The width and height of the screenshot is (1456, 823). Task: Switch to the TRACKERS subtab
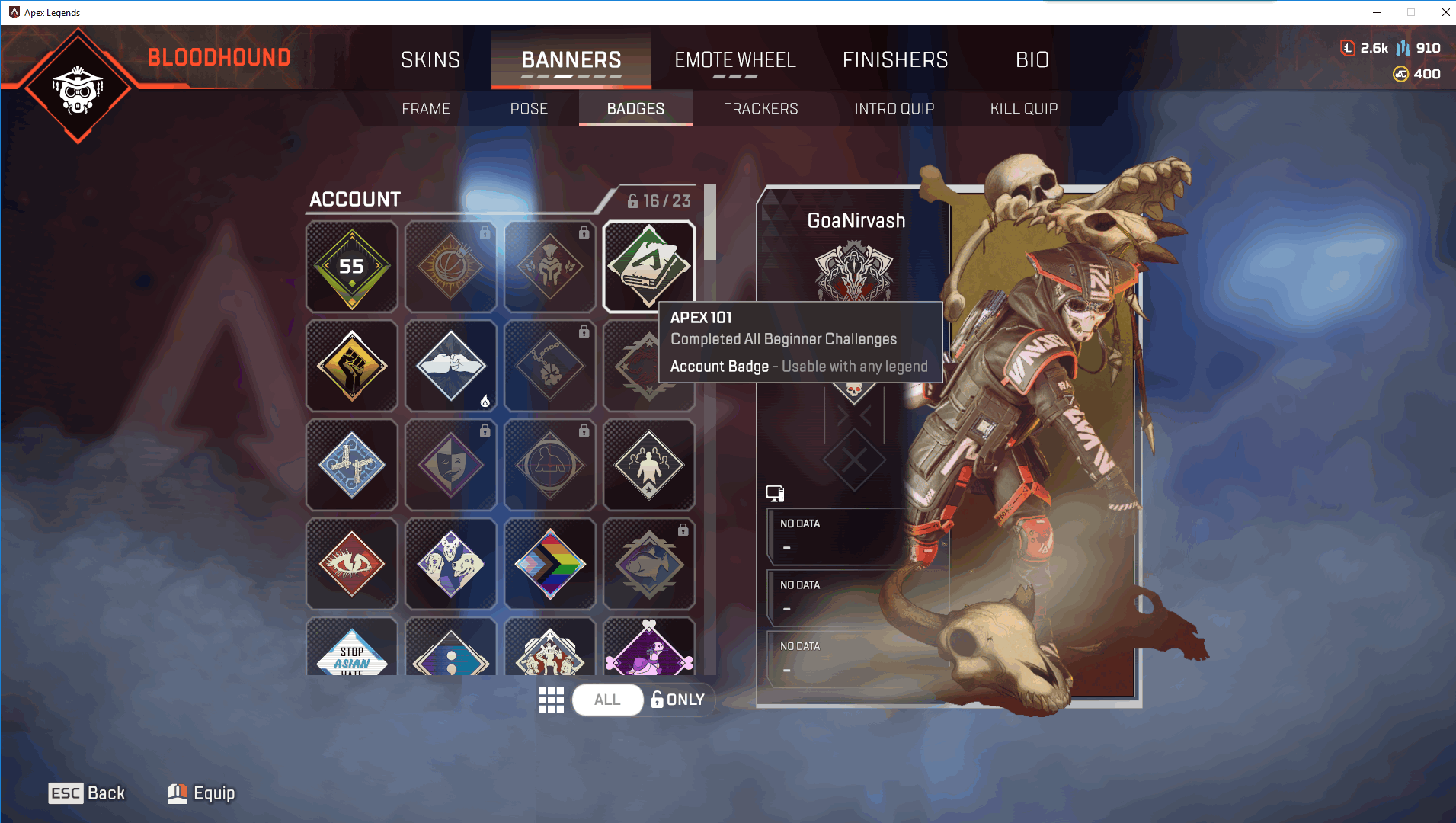(x=760, y=108)
